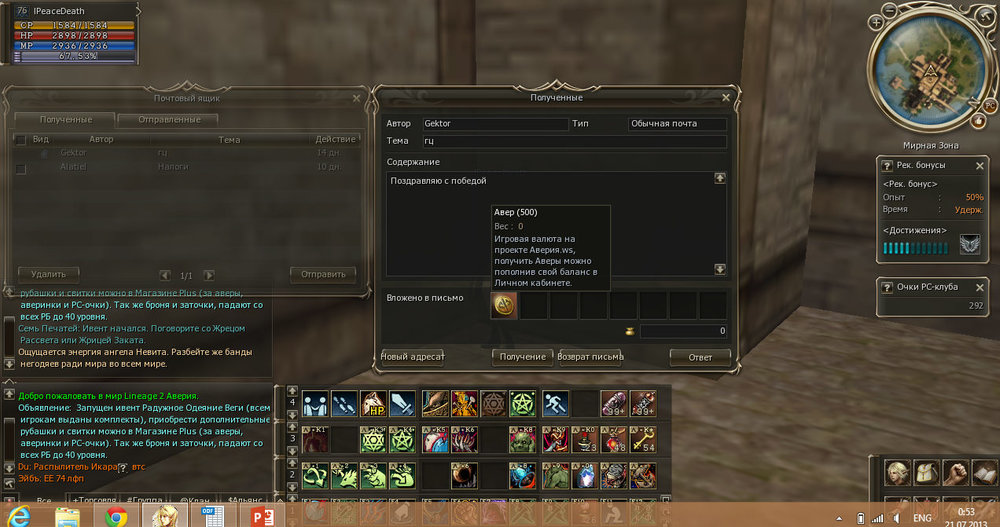Reply with the Ответ button
This screenshot has width=1000, height=527.
(699, 356)
